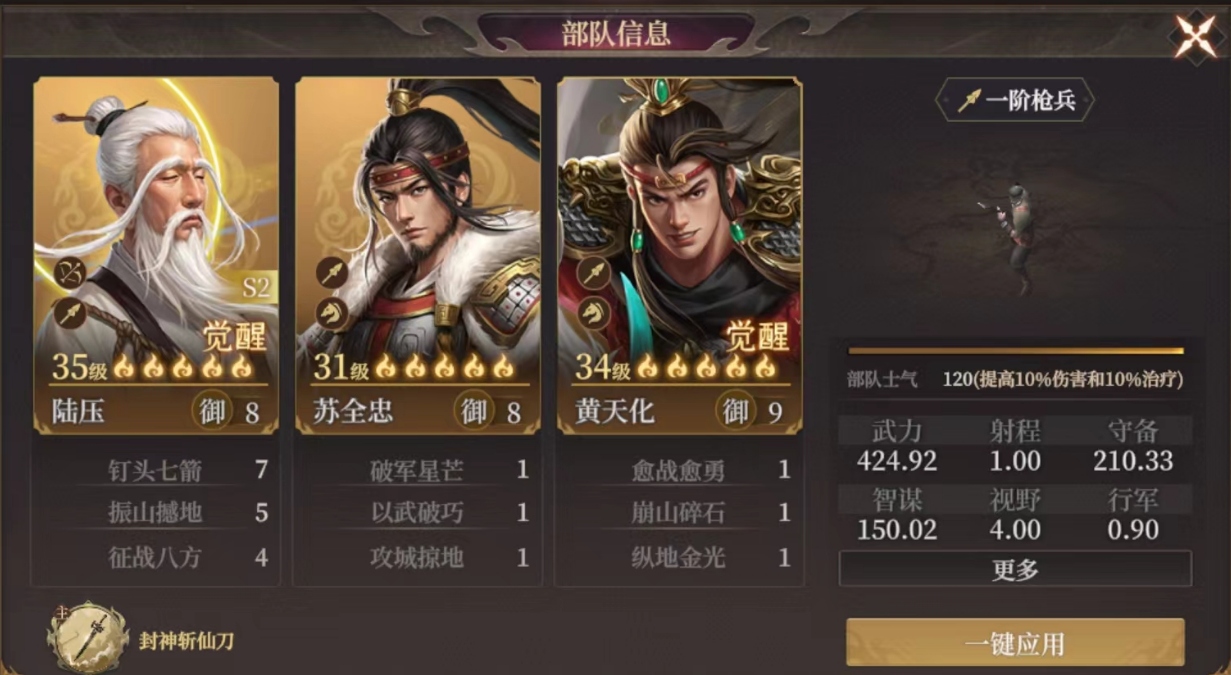Close the 部队信息 panel
This screenshot has height=675, width=1231.
[x=1195, y=37]
